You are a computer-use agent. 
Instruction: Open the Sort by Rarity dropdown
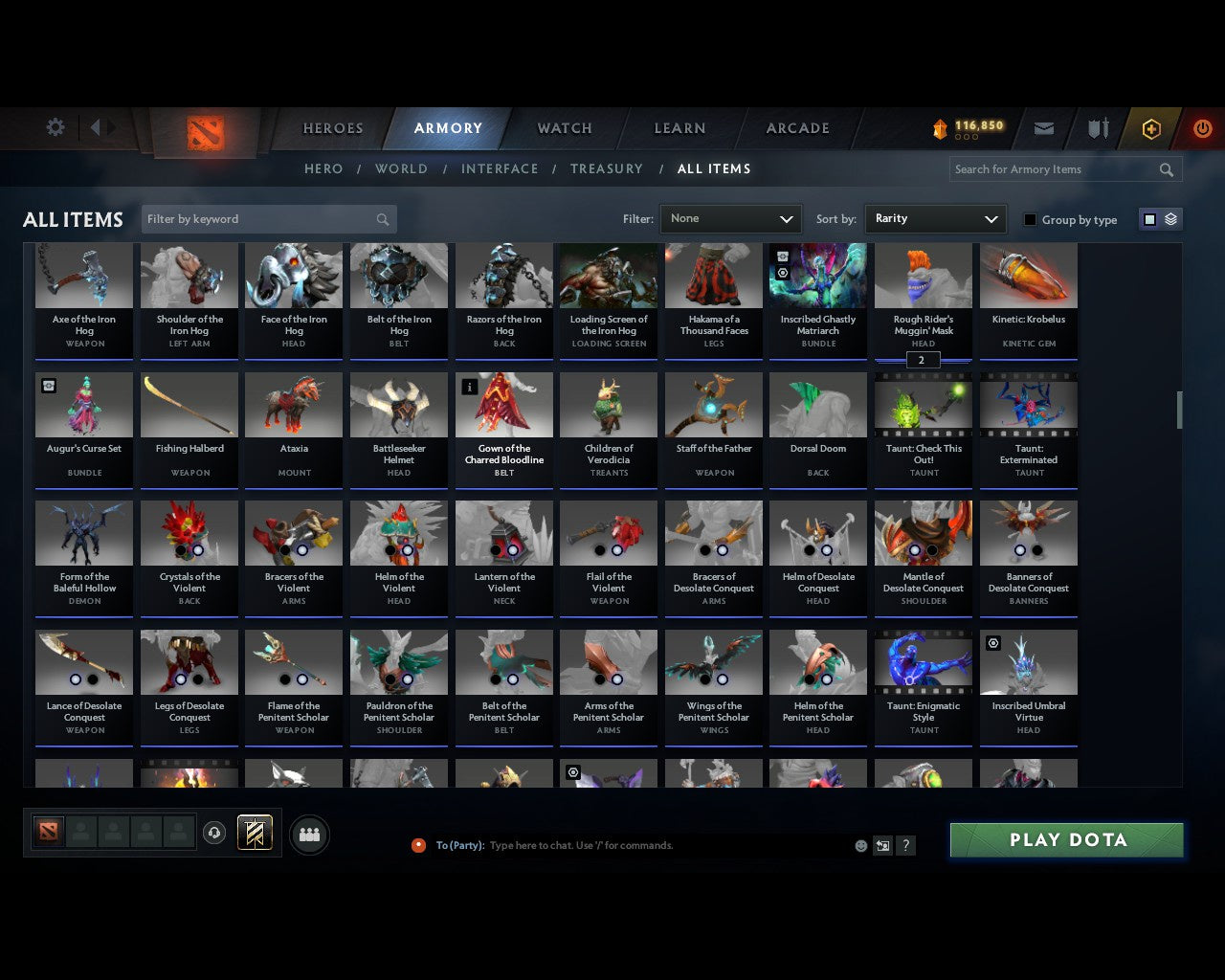pyautogui.click(x=935, y=218)
